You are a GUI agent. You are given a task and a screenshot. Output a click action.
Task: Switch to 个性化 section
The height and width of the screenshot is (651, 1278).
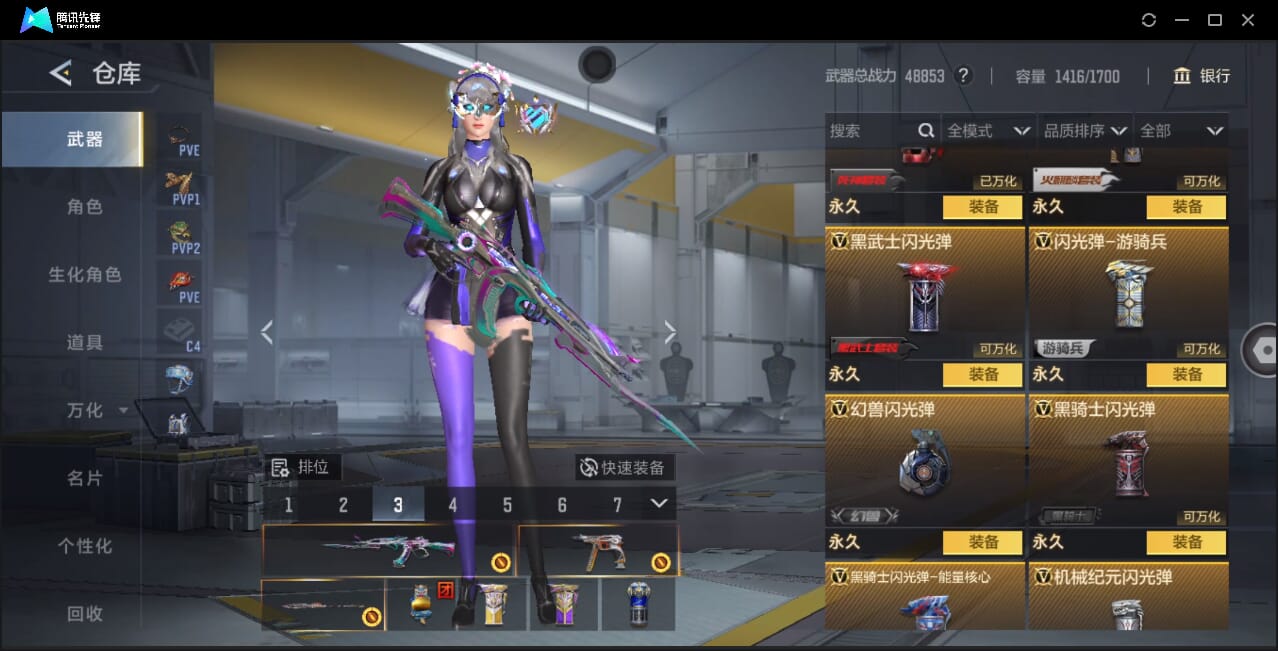[x=85, y=546]
